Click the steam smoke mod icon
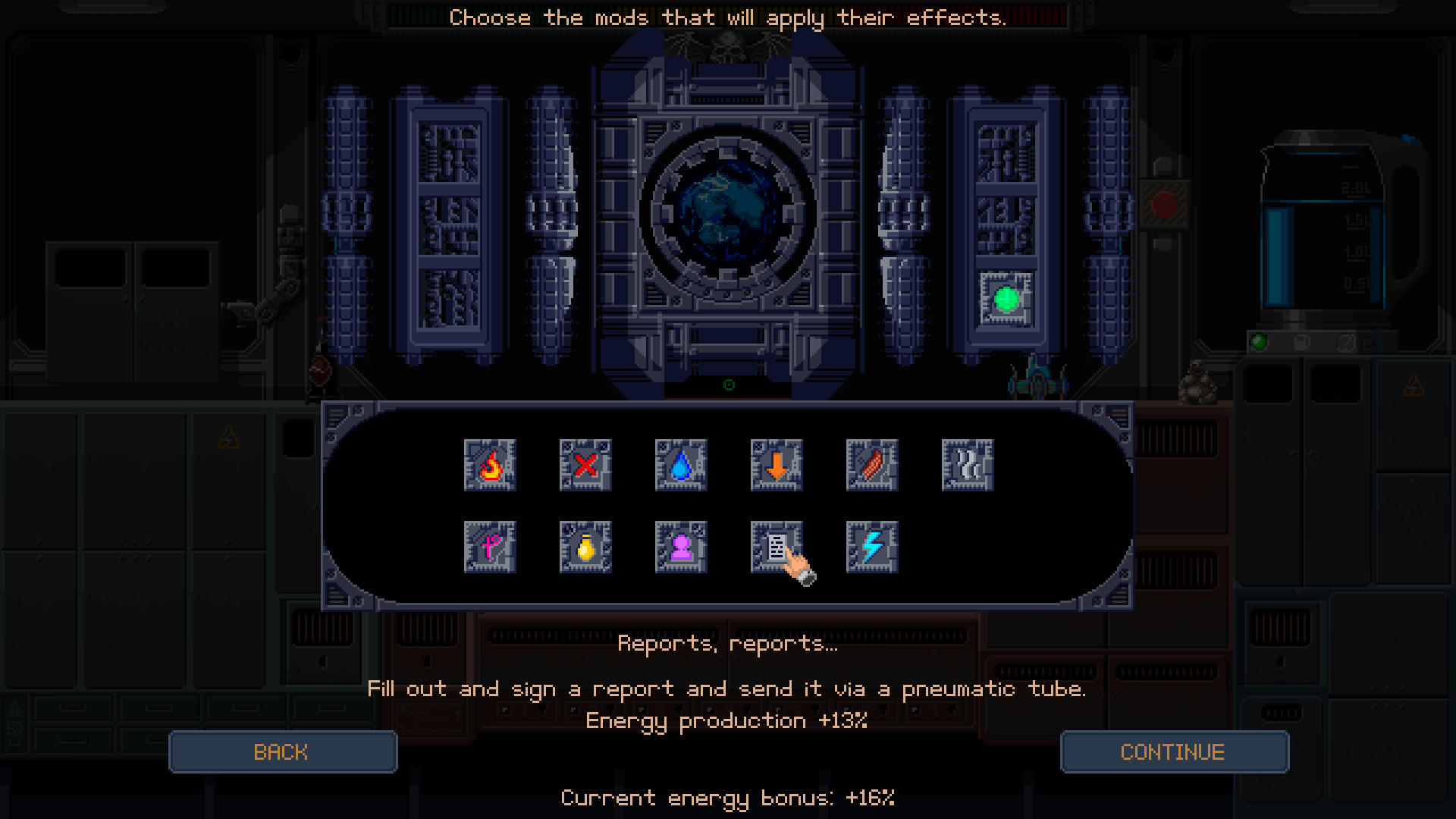 tap(968, 466)
